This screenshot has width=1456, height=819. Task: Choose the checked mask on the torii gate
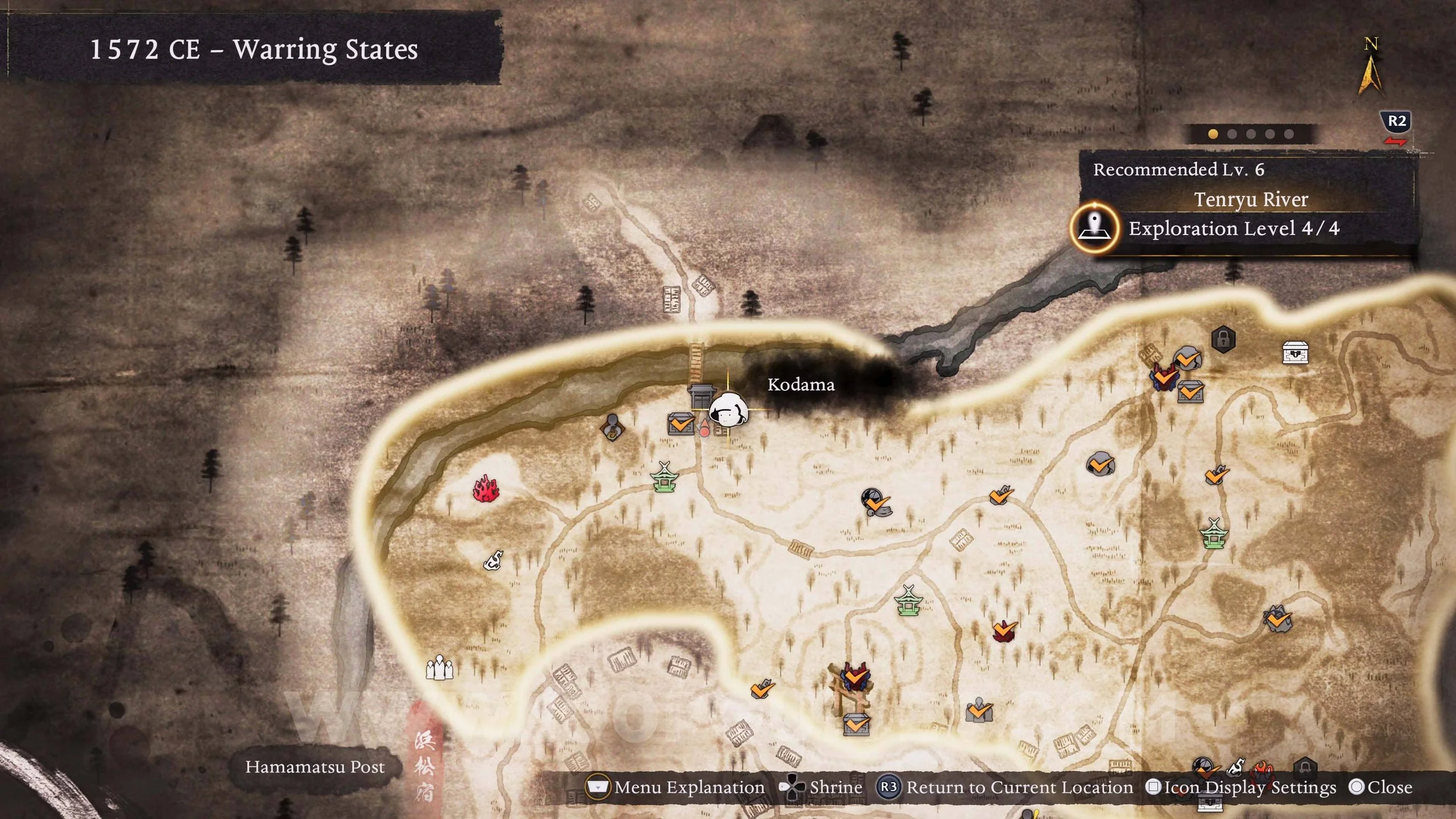tap(854, 676)
